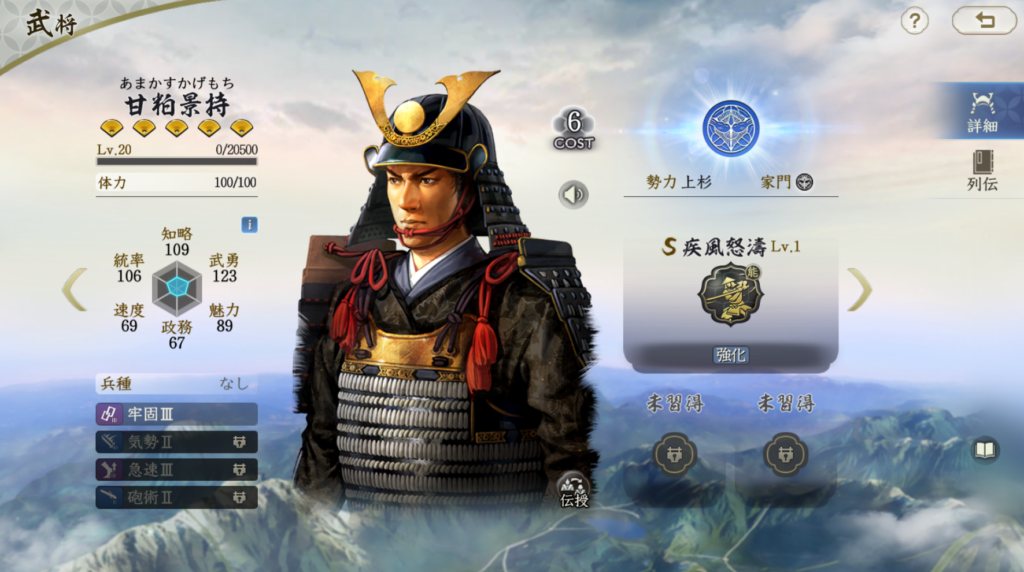Tap the 伝授 teach button
The height and width of the screenshot is (572, 1024).
(574, 490)
